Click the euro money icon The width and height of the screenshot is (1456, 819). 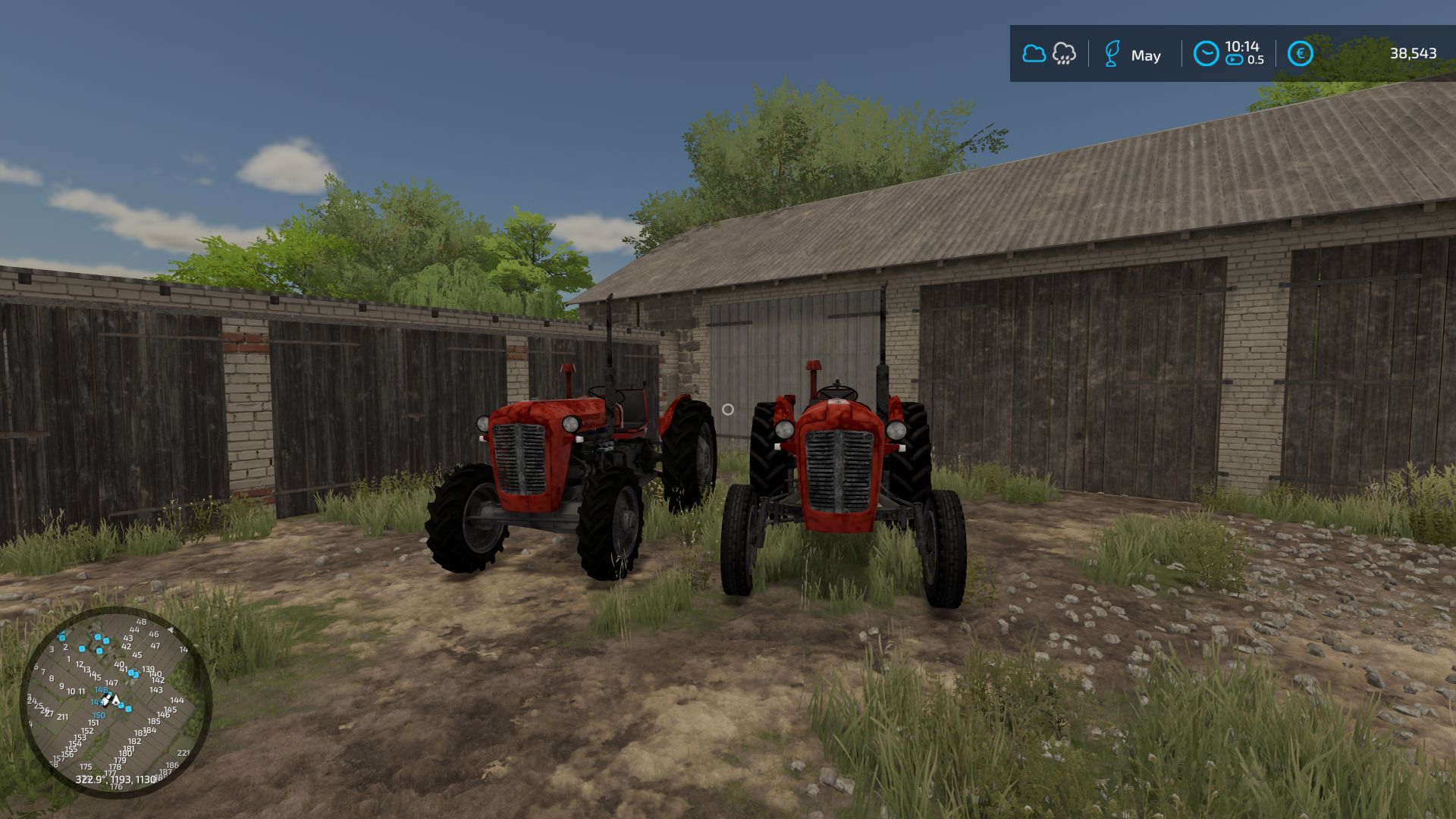(x=1300, y=54)
